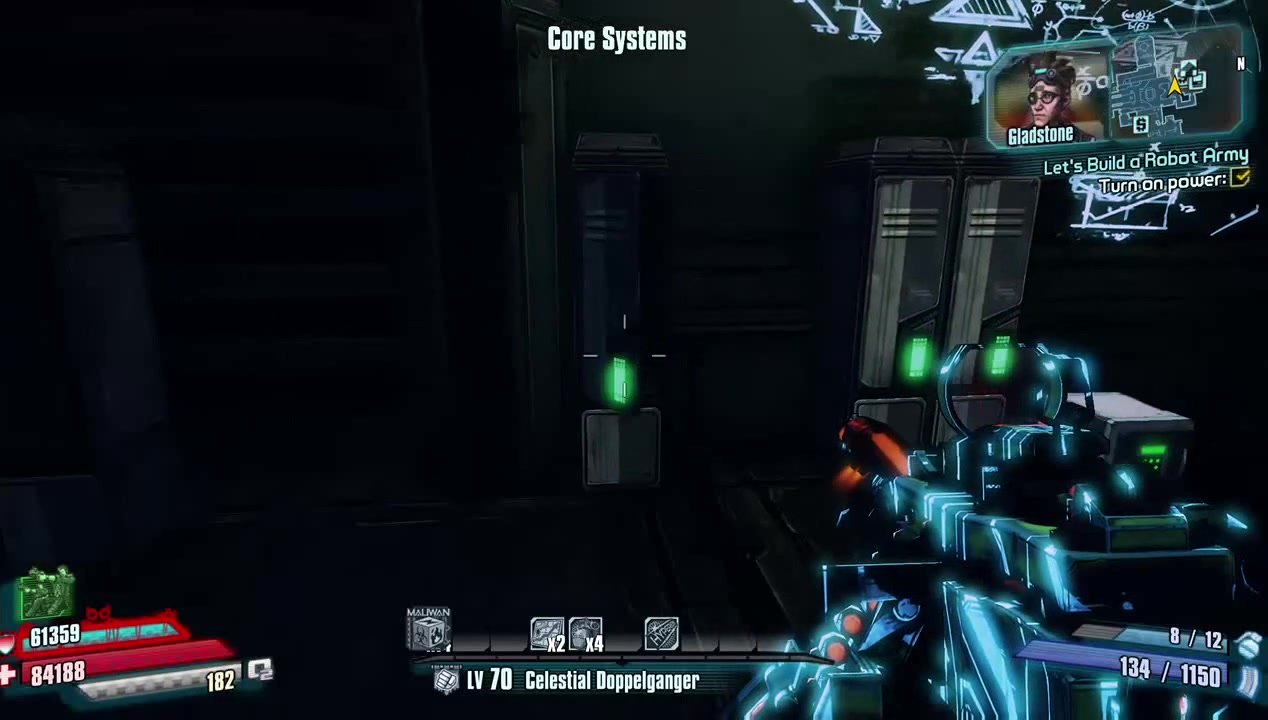
Task: Select the Gladstone character portrait
Action: tap(1047, 93)
